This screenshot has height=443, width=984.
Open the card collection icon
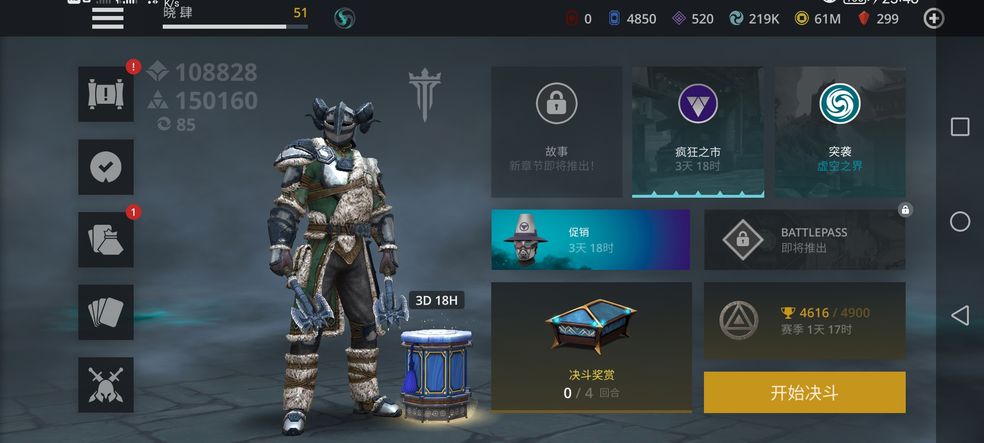(106, 312)
